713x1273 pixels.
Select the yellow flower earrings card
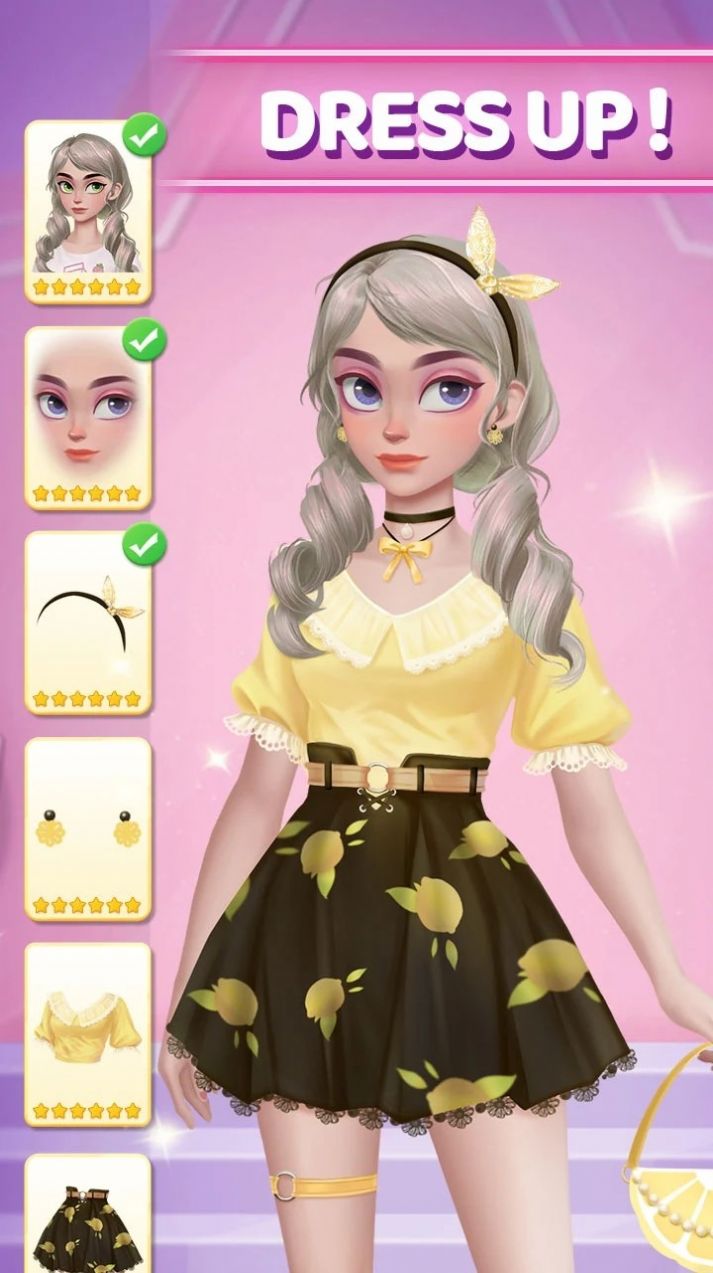88,828
